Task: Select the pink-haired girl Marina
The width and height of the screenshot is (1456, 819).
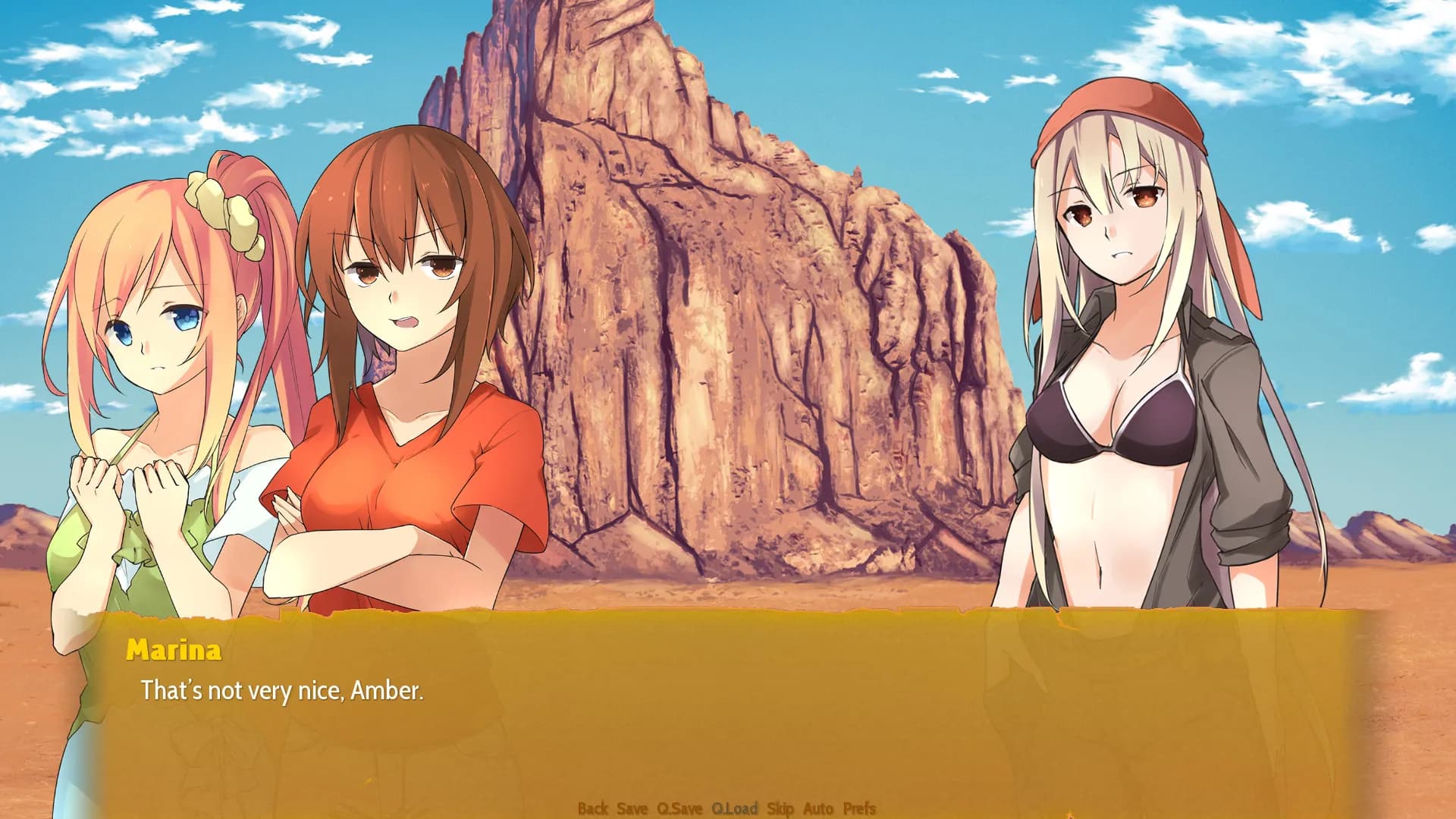Action: [x=152, y=326]
